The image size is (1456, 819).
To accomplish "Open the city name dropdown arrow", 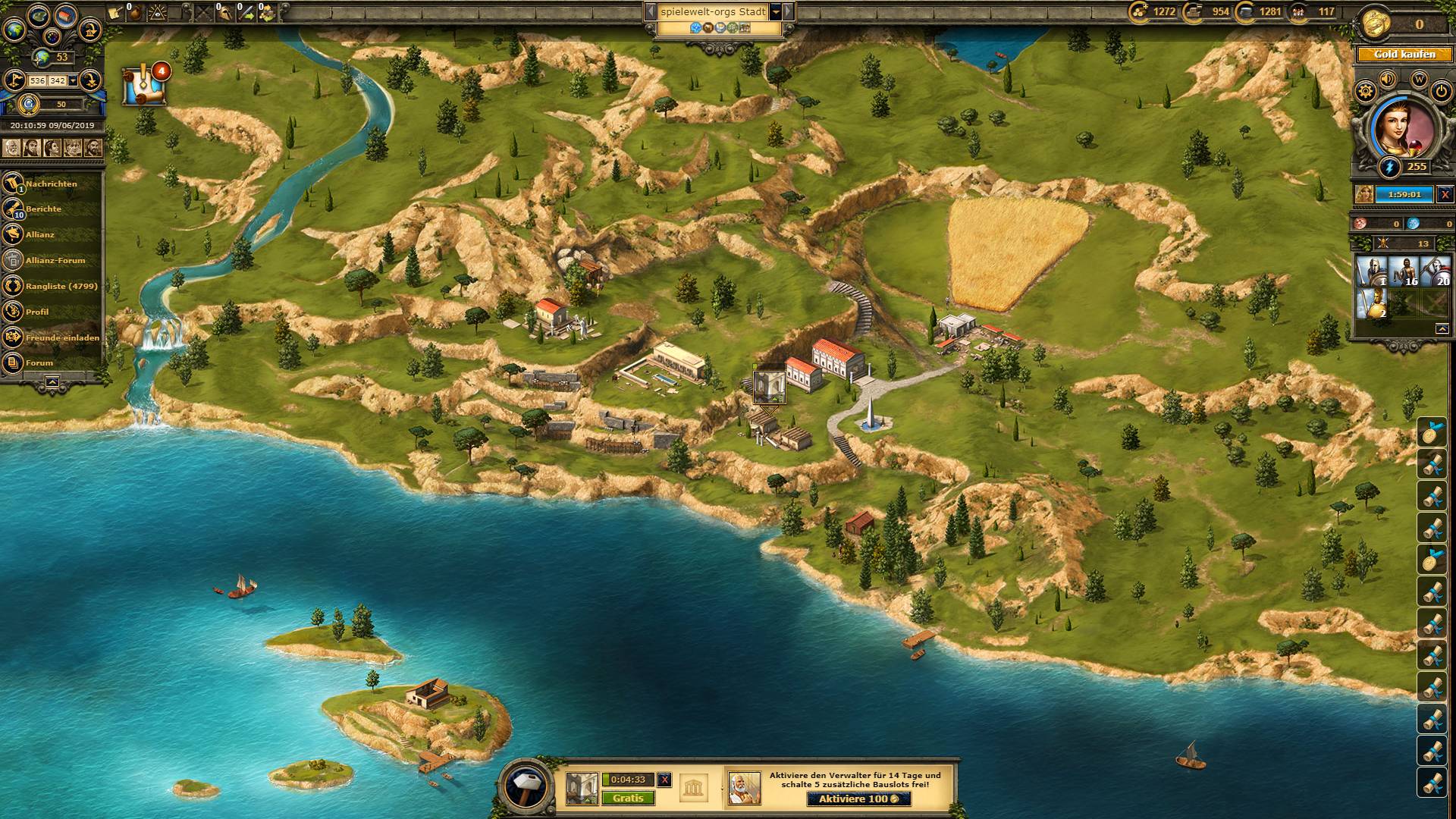I will [x=776, y=12].
